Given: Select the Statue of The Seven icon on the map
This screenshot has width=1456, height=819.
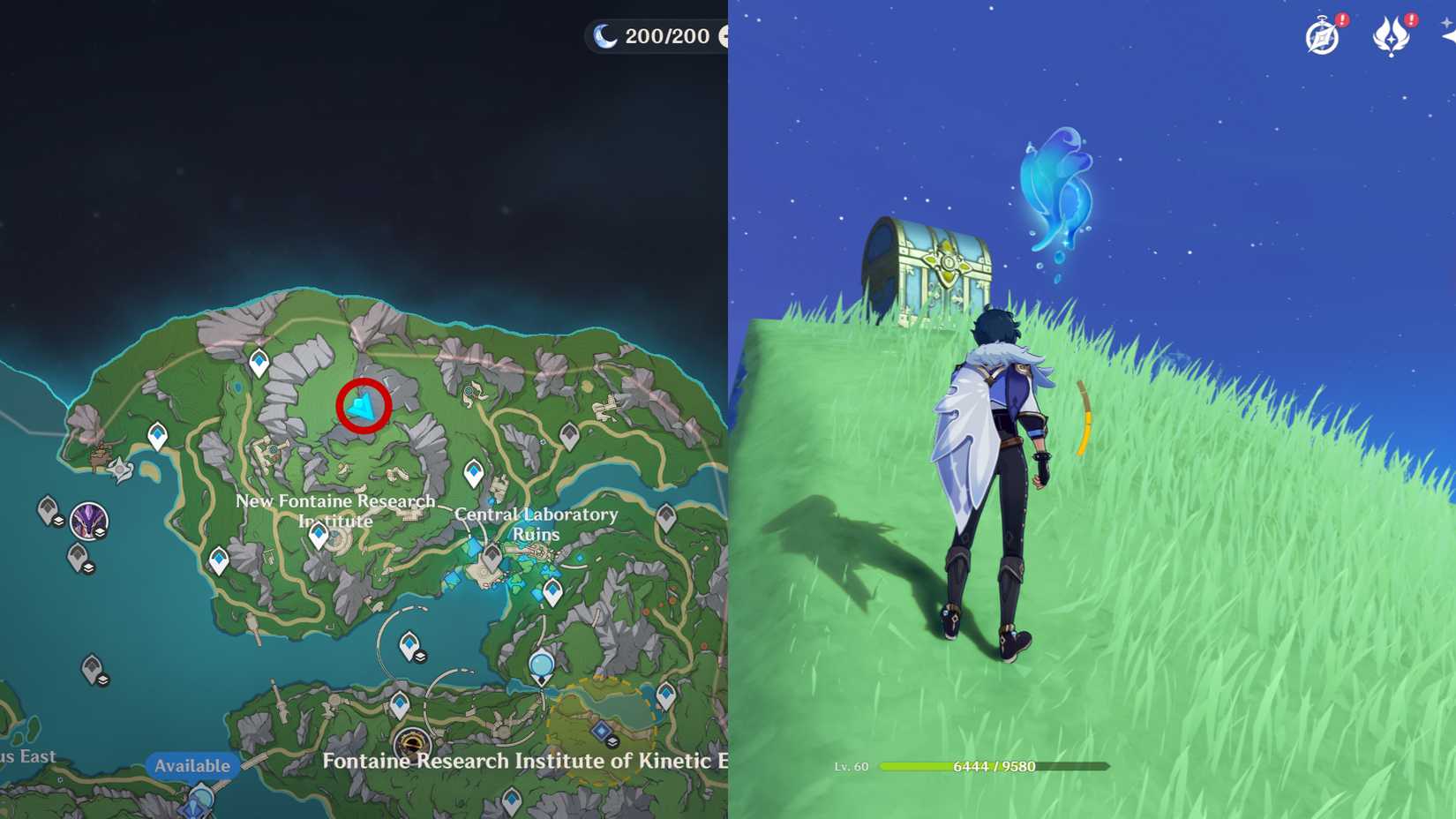Looking at the screenshot, I should [x=542, y=666].
